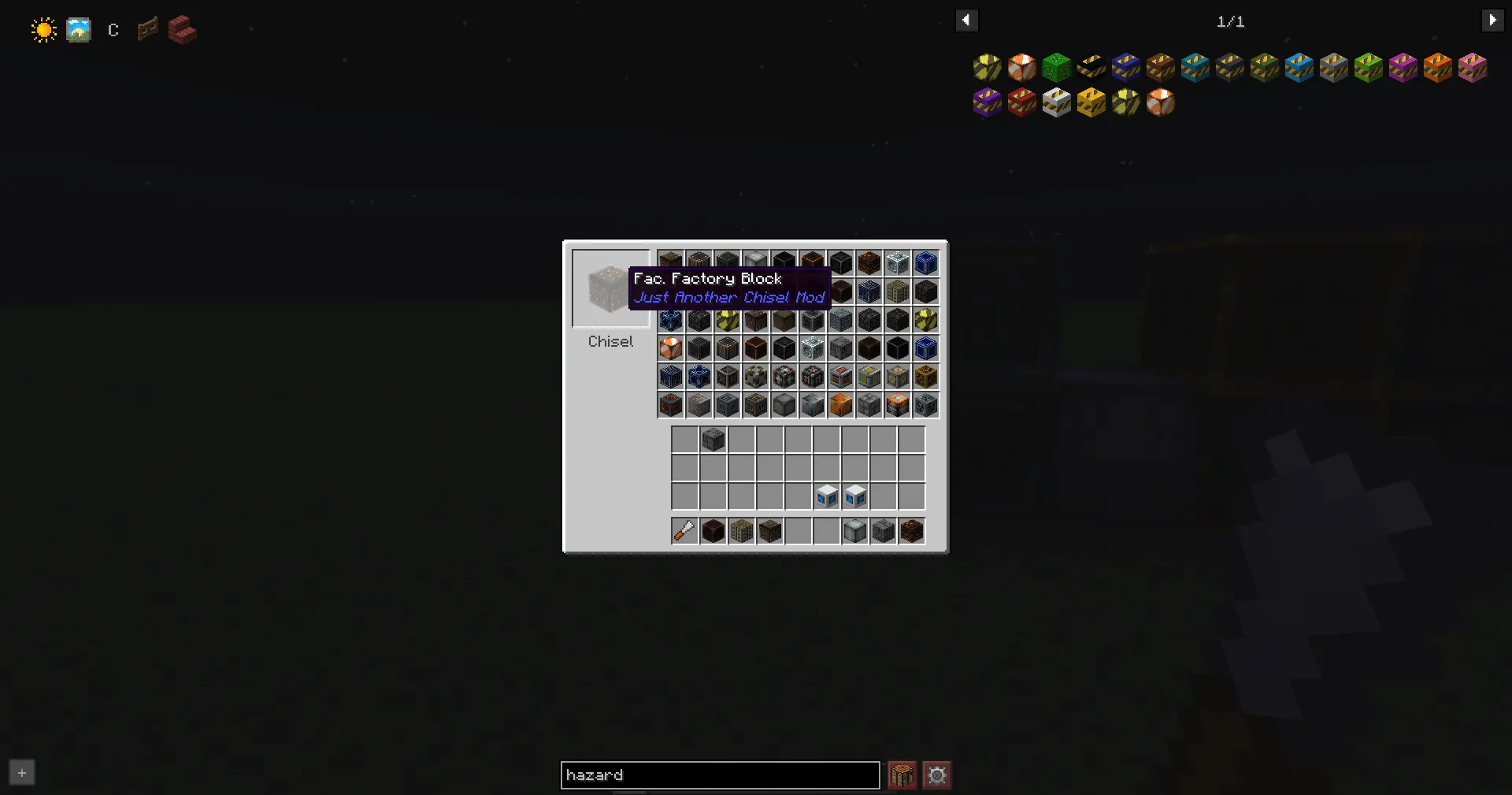Click the dark block in the player inventory slot

713,439
